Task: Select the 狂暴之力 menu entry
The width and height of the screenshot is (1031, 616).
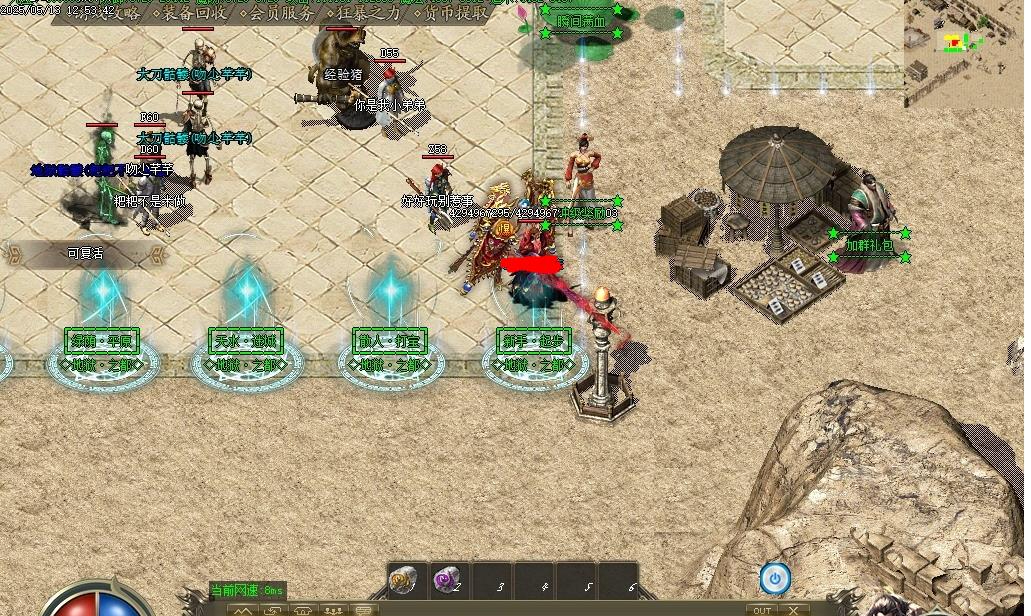Action: pyautogui.click(x=364, y=13)
